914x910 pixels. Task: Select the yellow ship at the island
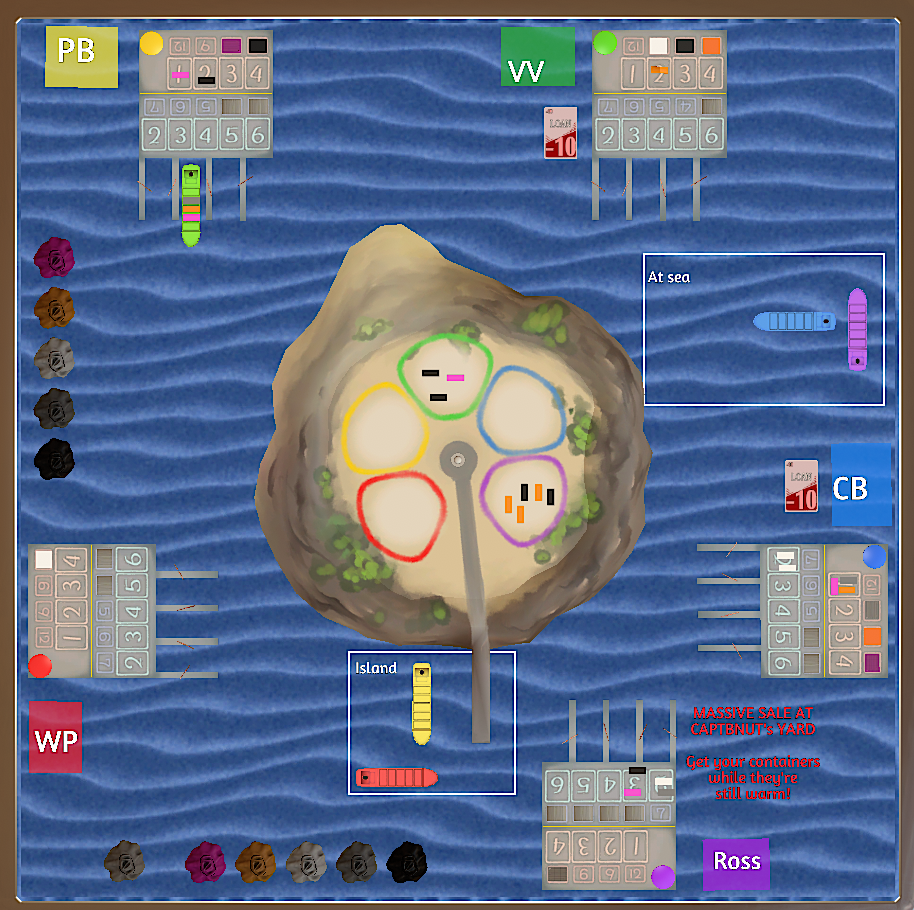(x=422, y=704)
